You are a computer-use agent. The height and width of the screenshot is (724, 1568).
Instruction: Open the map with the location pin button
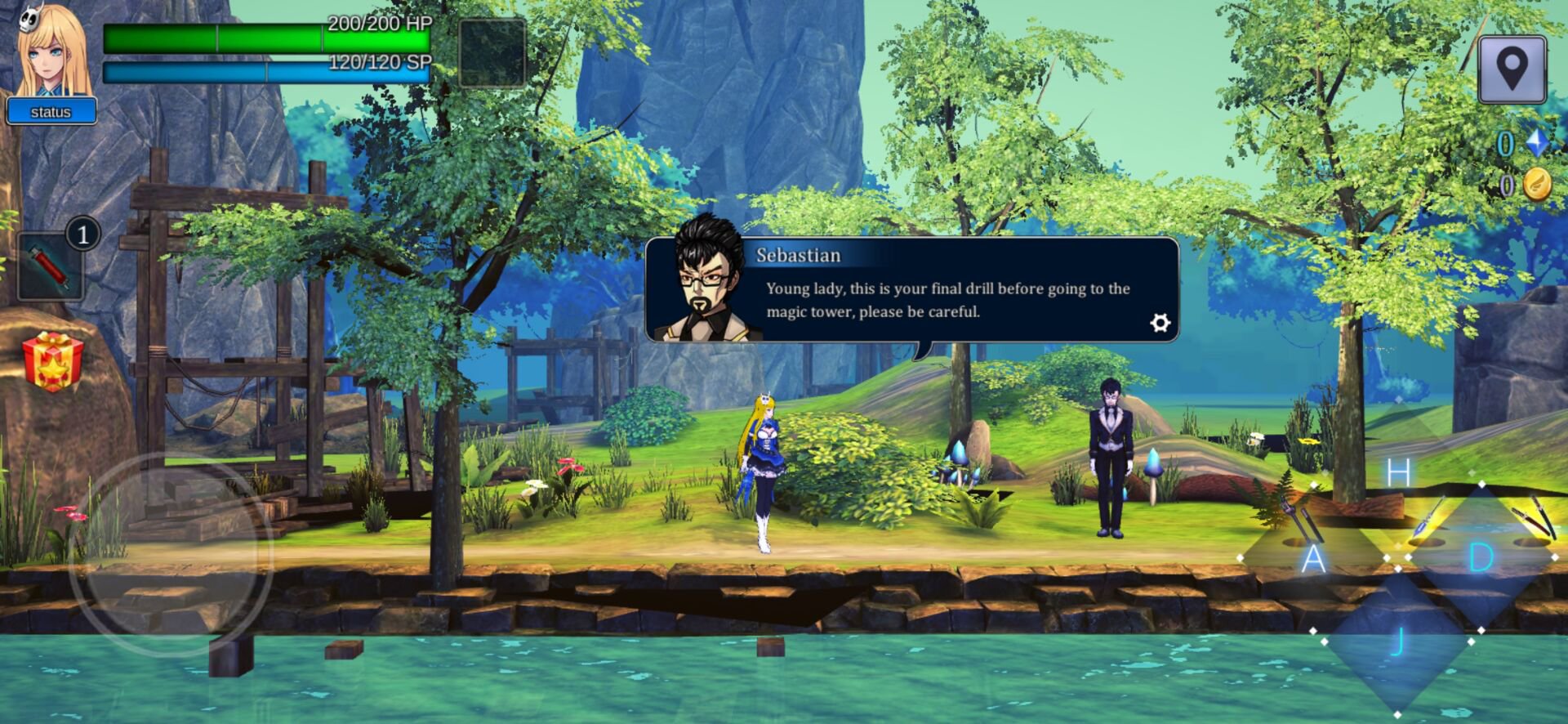click(x=1512, y=69)
